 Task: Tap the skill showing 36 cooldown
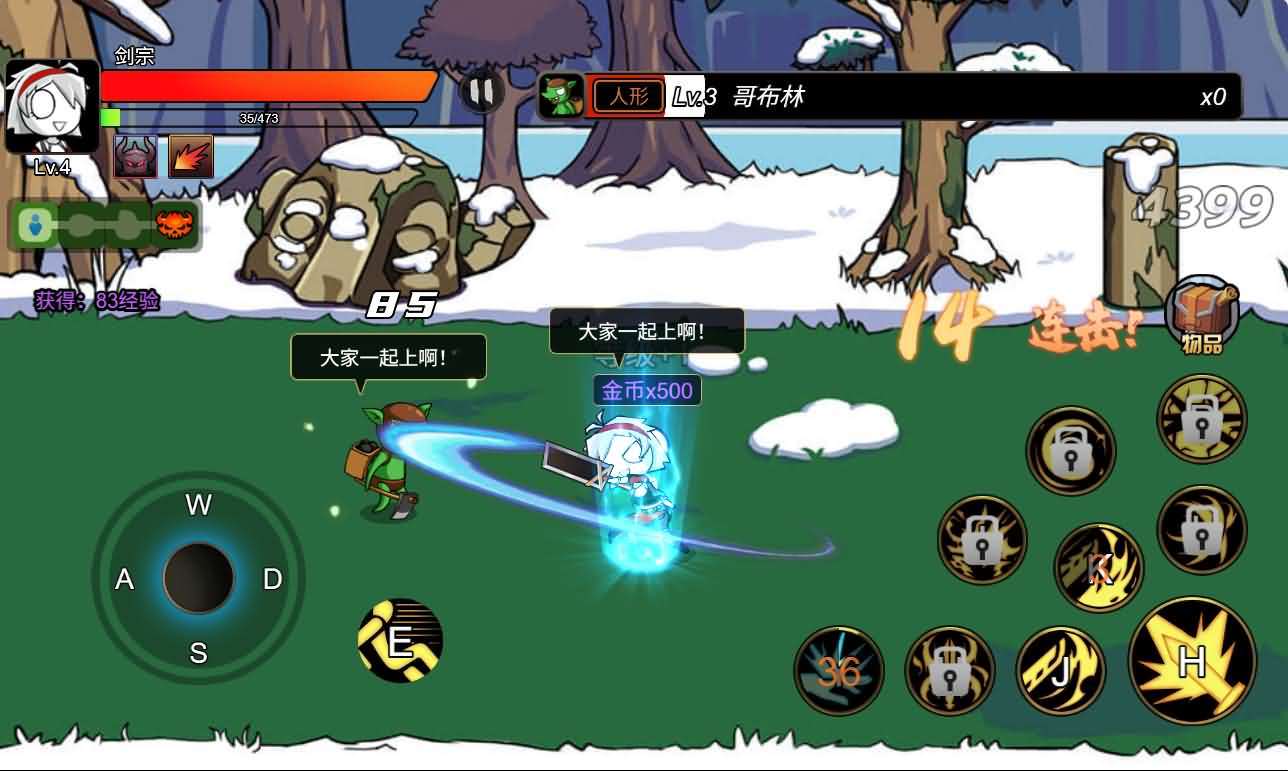pyautogui.click(x=840, y=671)
